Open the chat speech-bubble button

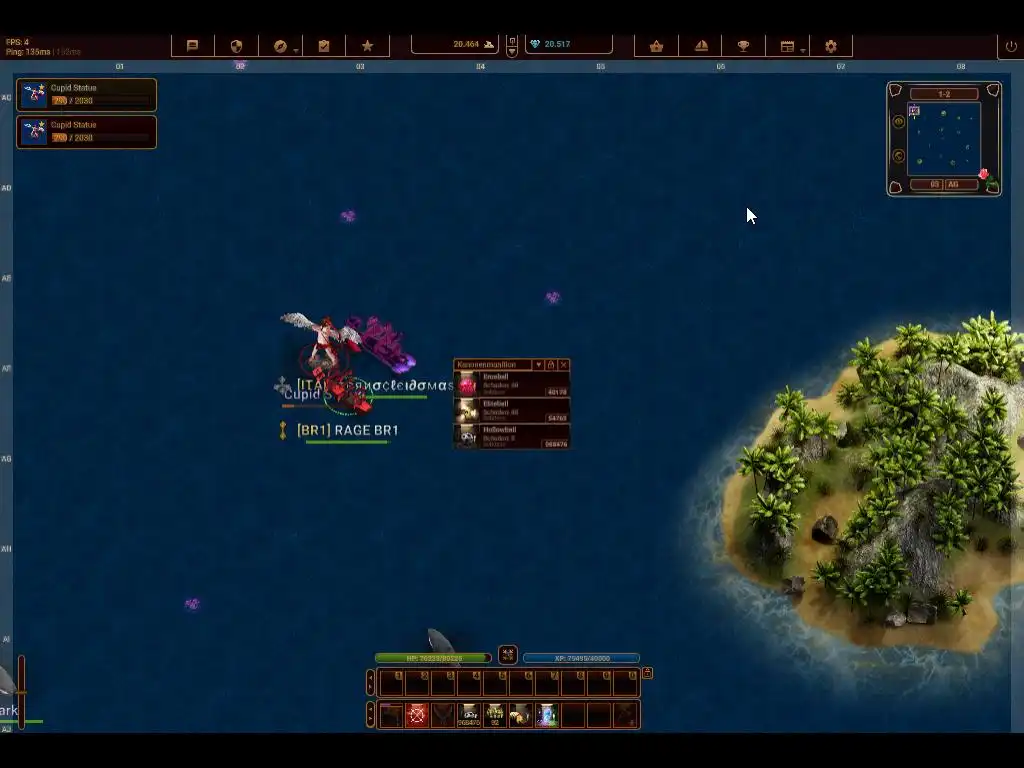pyautogui.click(x=193, y=46)
